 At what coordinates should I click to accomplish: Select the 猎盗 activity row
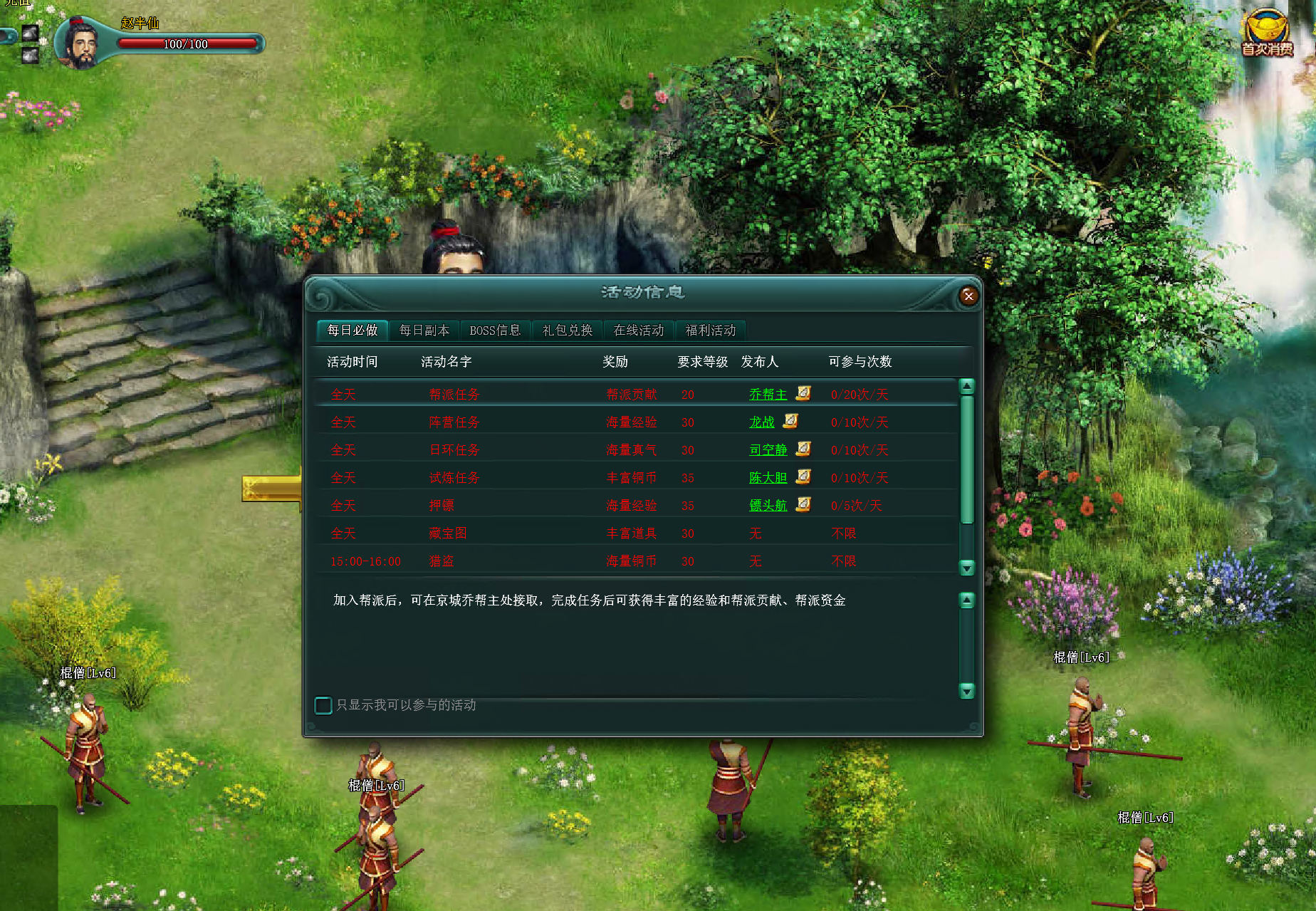(x=442, y=561)
